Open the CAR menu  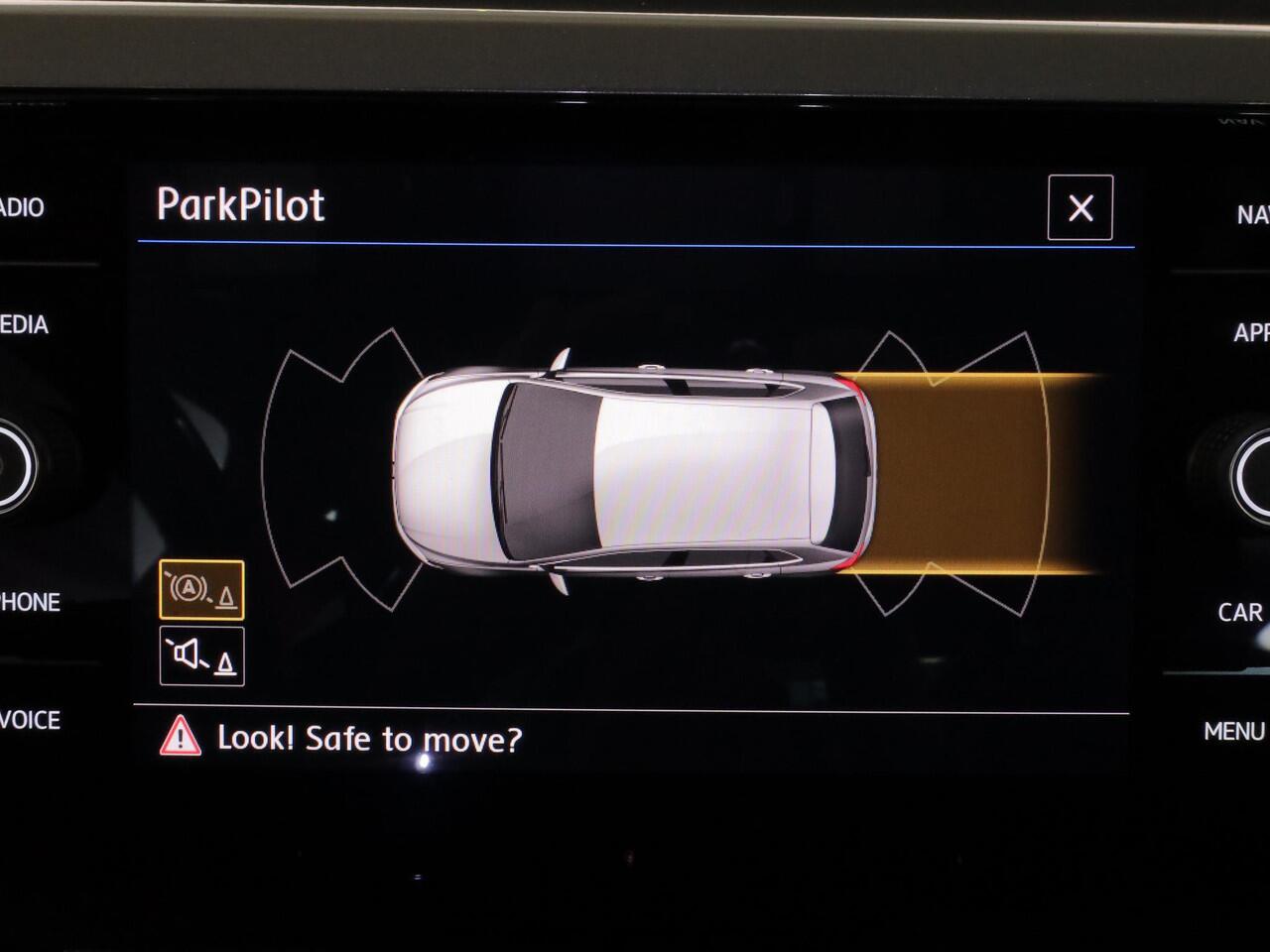(x=1241, y=612)
